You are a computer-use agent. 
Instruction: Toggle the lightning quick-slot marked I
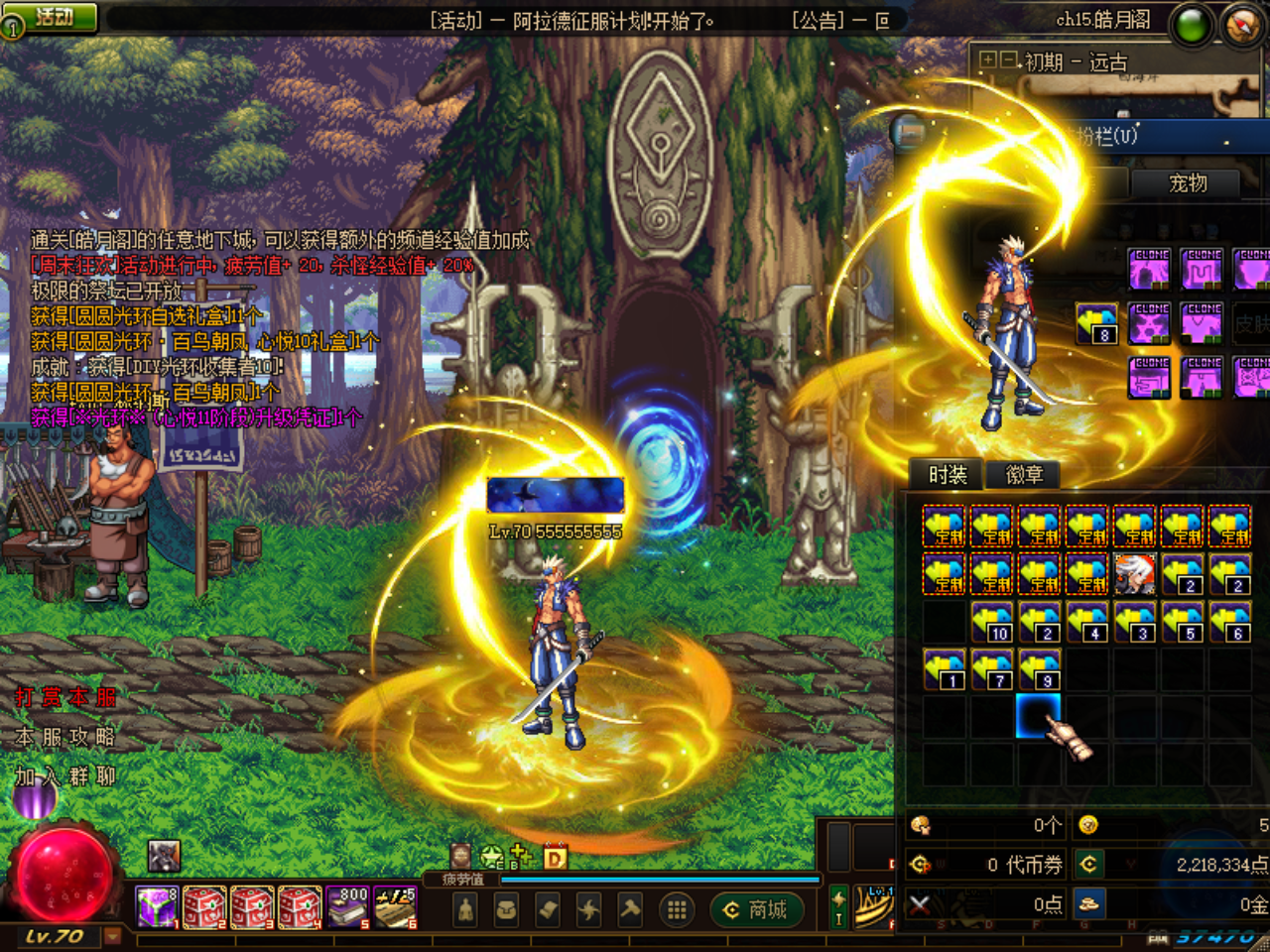[x=838, y=906]
